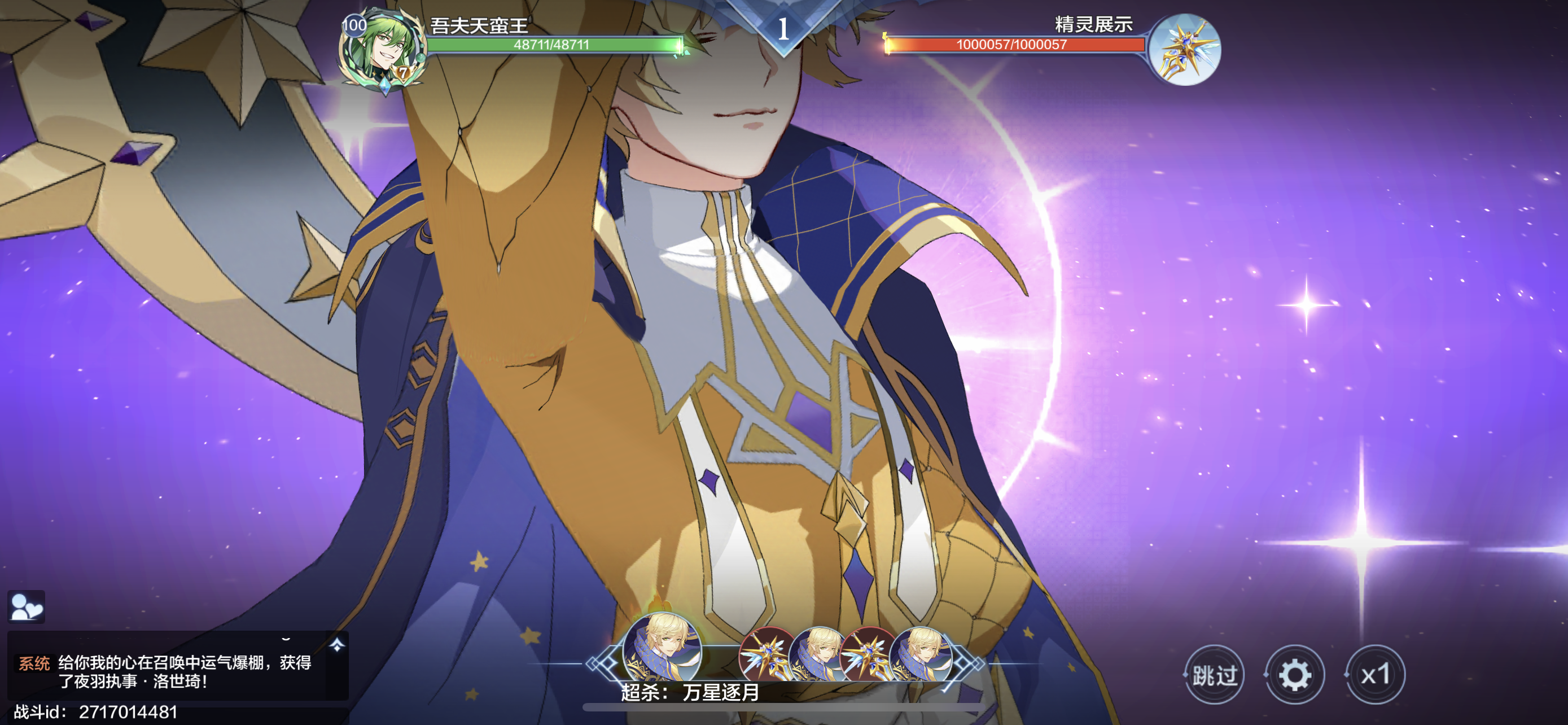Open the system chat message panel
The height and width of the screenshot is (725, 1568).
pyautogui.click(x=177, y=671)
